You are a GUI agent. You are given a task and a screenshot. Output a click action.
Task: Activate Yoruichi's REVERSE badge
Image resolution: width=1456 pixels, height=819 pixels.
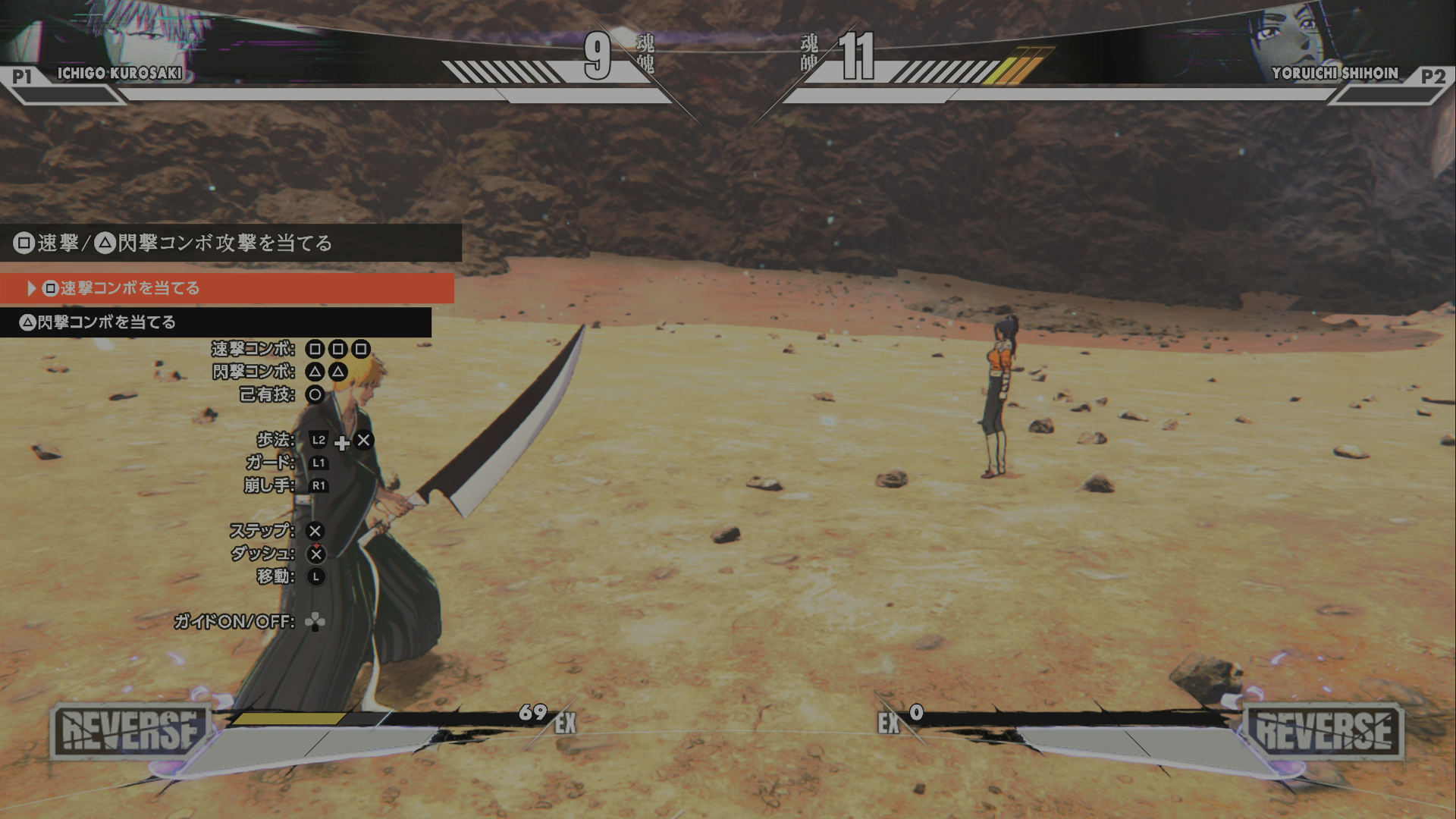[x=1324, y=732]
